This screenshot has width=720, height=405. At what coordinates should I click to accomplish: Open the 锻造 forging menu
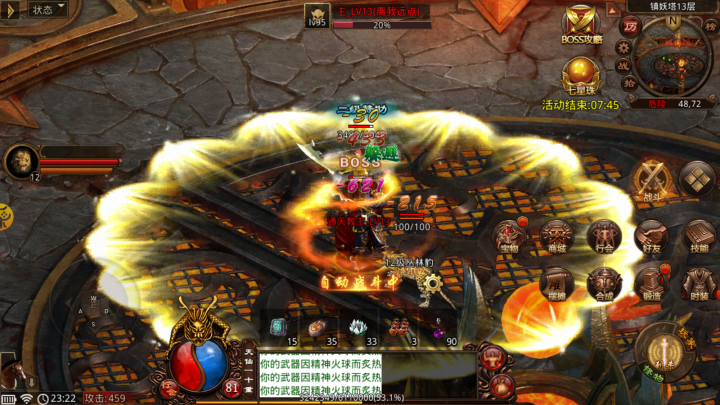click(x=651, y=283)
